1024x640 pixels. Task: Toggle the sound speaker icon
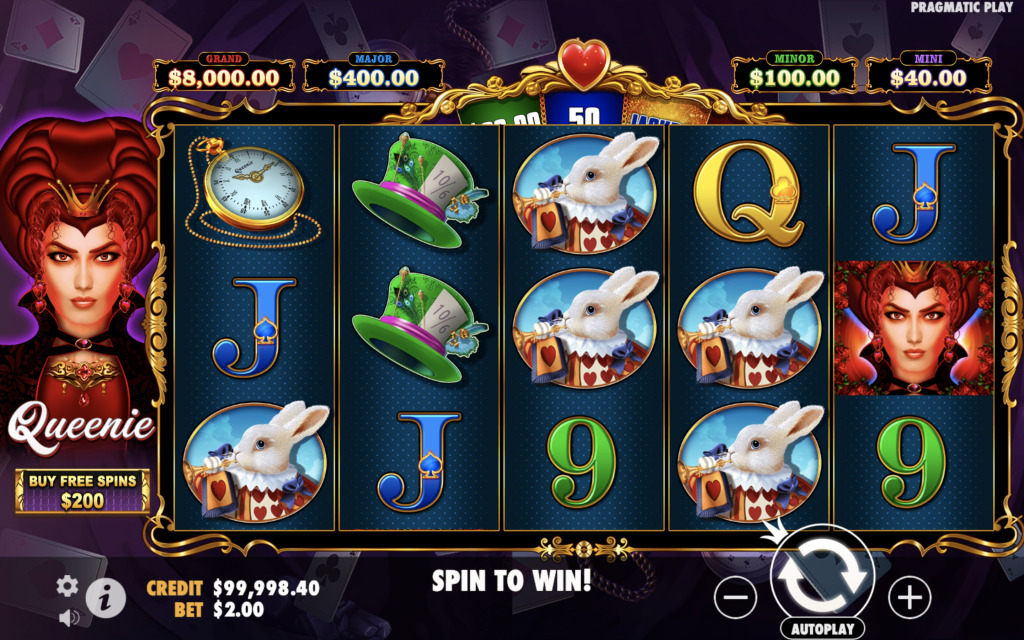(x=68, y=617)
